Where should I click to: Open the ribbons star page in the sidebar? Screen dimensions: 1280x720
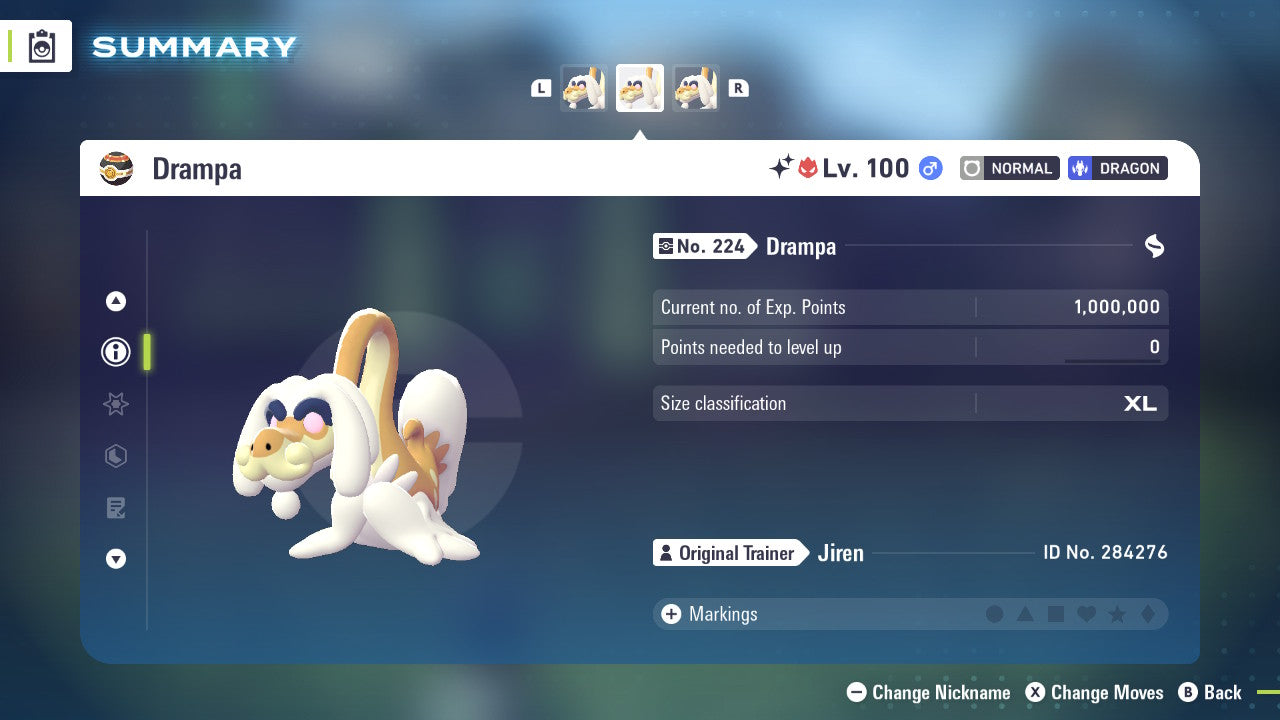coord(116,404)
